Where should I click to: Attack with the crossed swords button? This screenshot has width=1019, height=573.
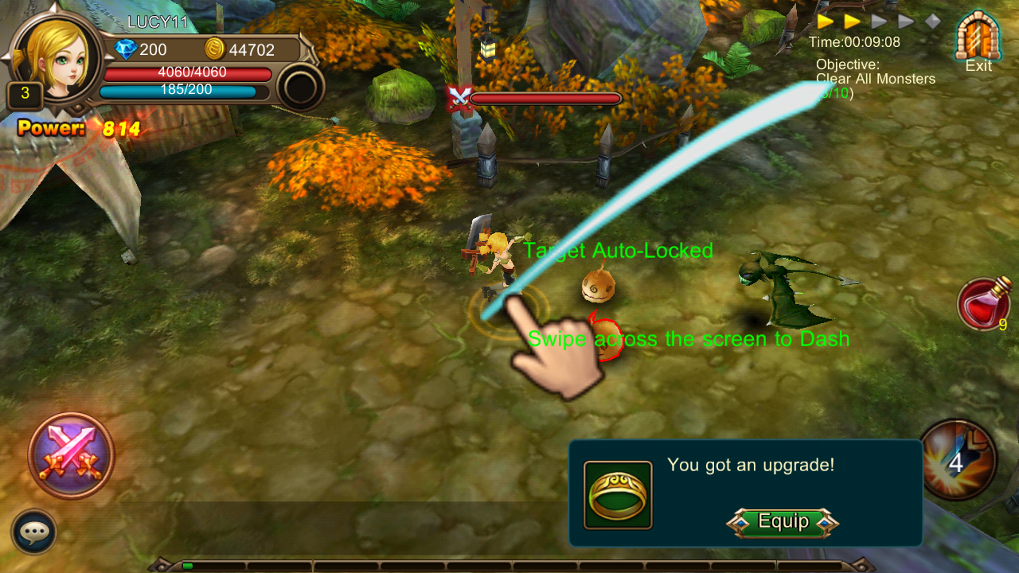[71, 455]
